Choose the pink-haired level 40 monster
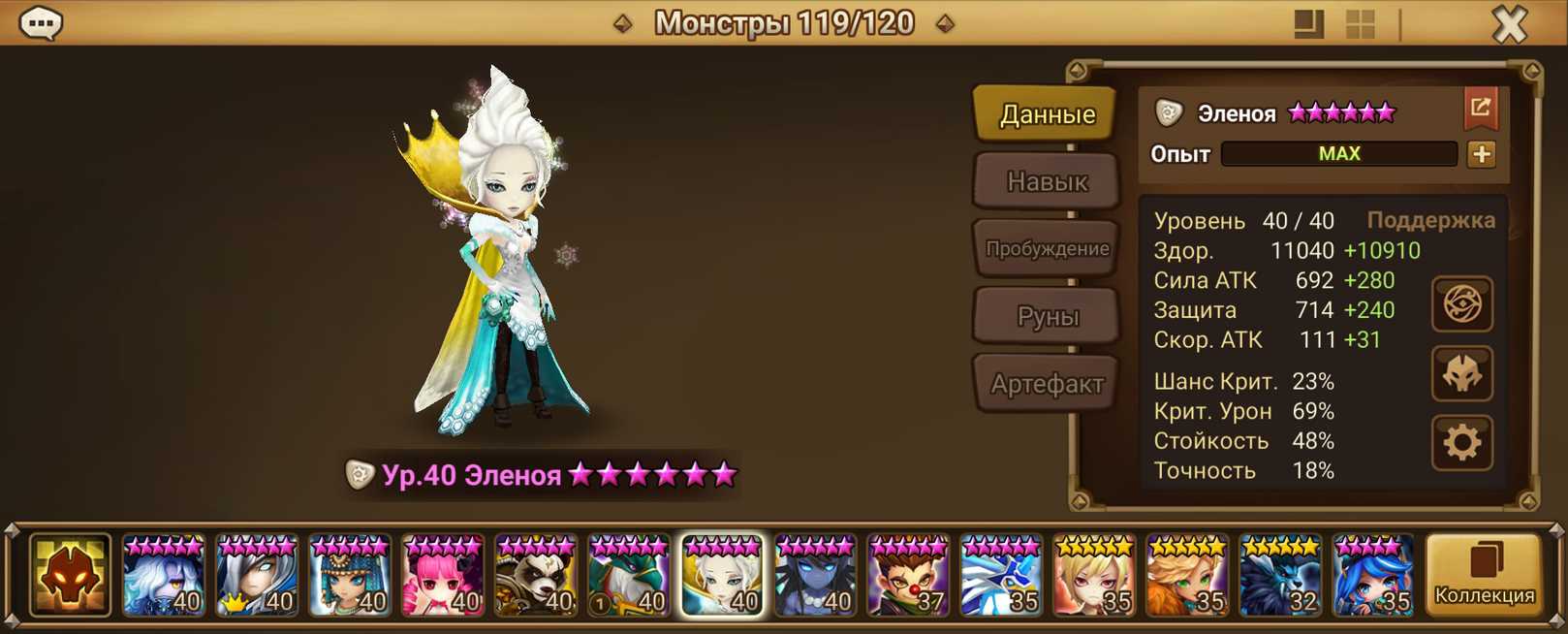This screenshot has height=634, width=1568. point(443,576)
